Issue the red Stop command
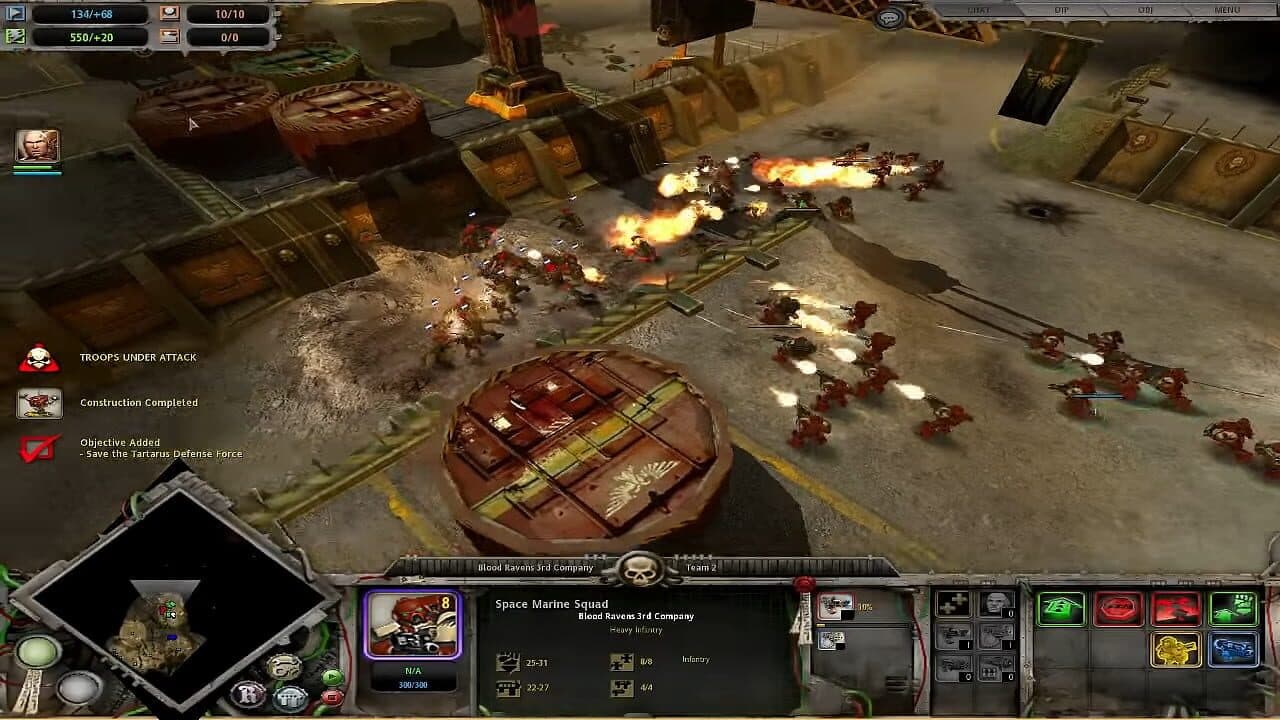The height and width of the screenshot is (720, 1280). (x=1118, y=608)
